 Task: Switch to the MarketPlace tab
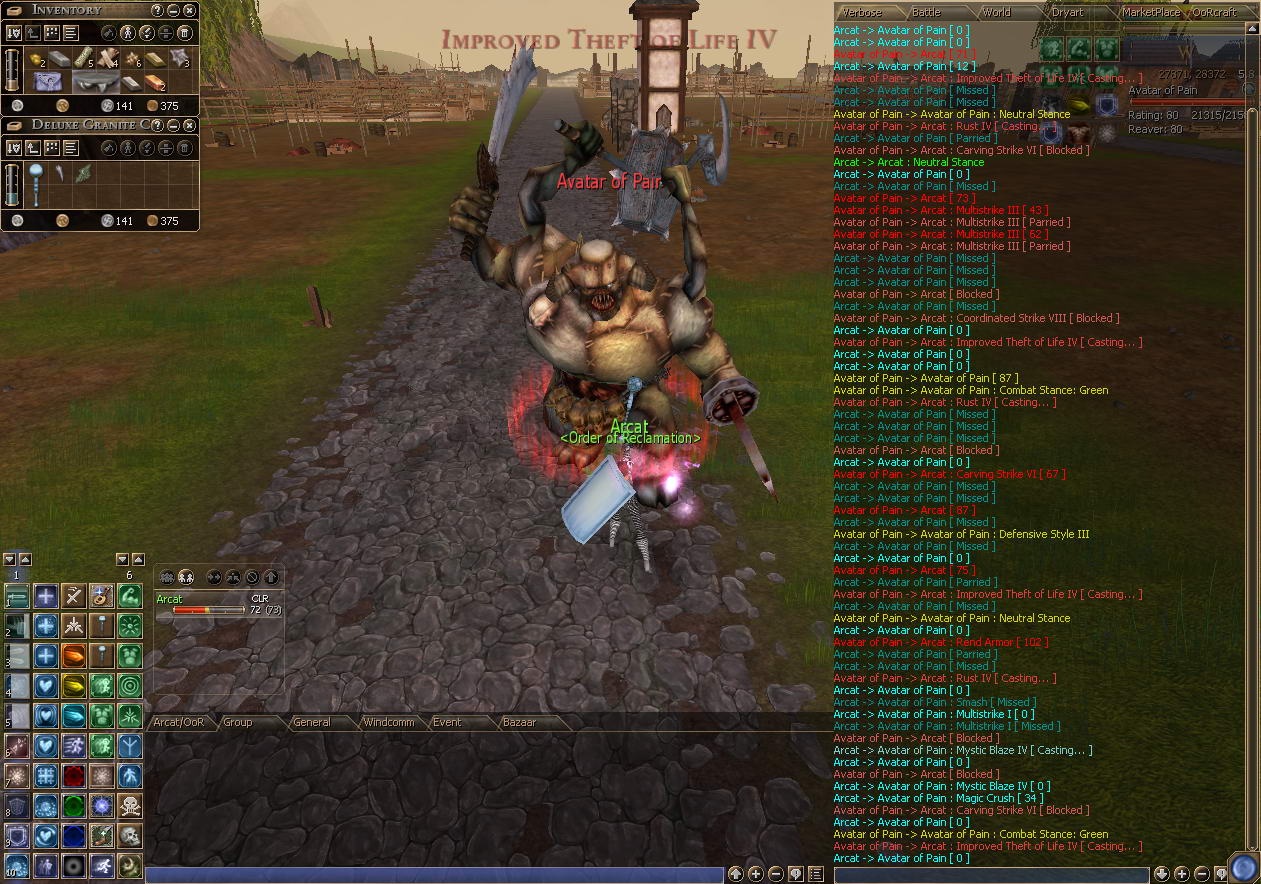pos(1150,12)
